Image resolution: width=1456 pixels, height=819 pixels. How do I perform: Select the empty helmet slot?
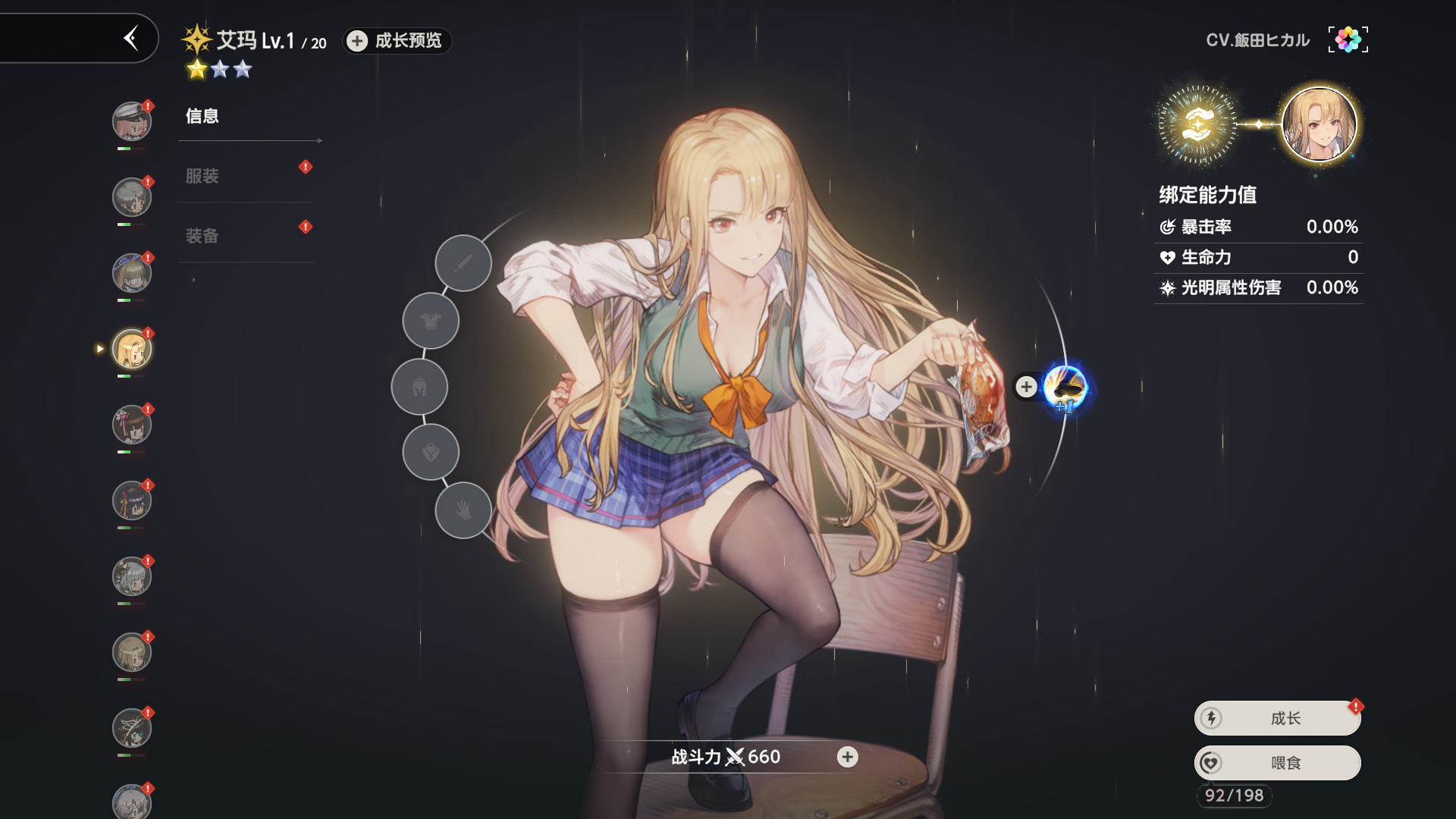(x=419, y=387)
